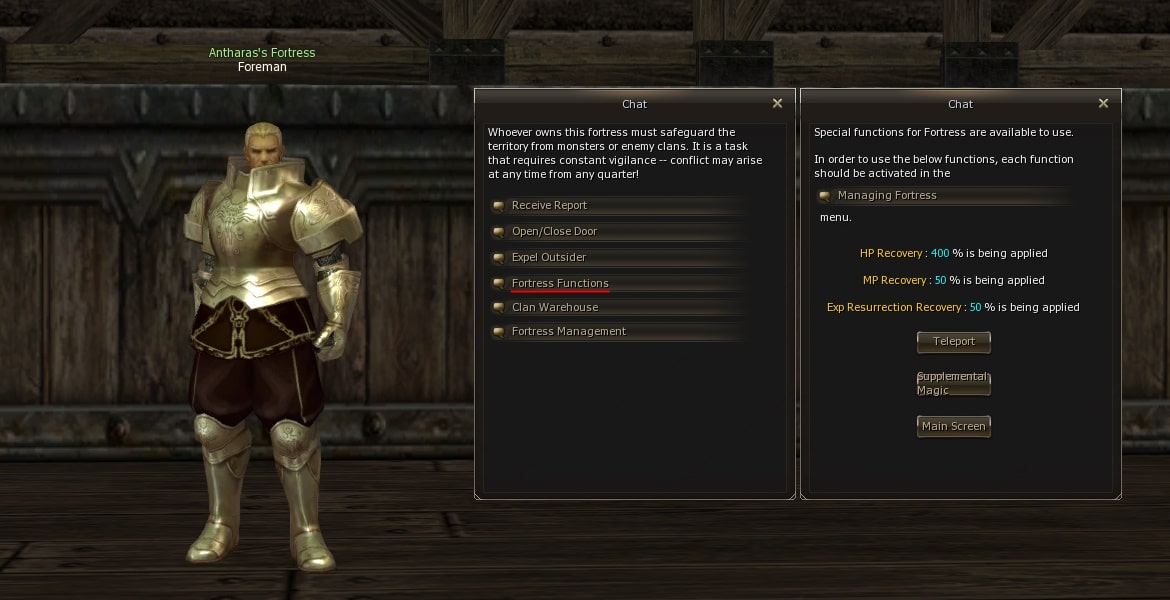1170x600 pixels.
Task: Access the Clan Warehouse
Action: (555, 308)
